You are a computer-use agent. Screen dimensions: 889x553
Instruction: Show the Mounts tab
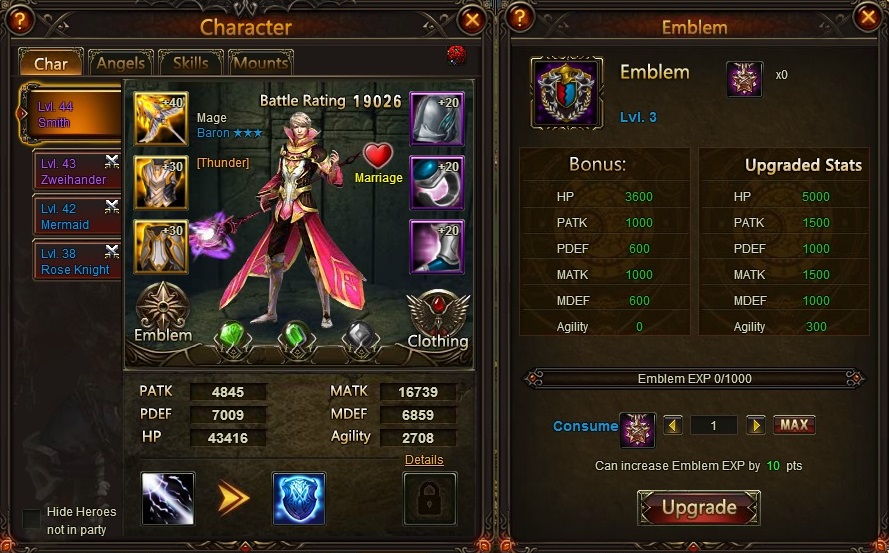pos(259,63)
